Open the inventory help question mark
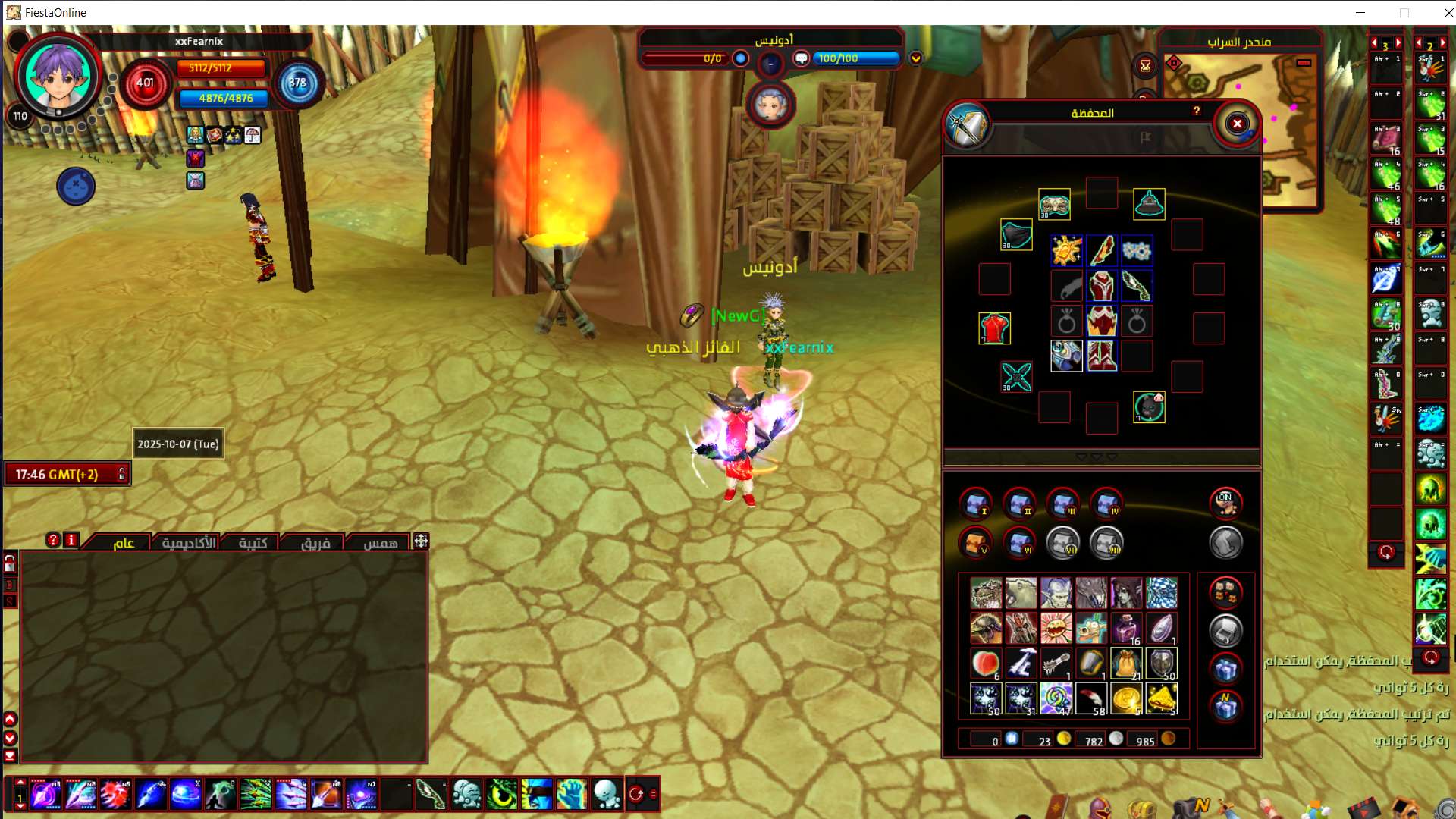The image size is (1456, 819). pyautogui.click(x=1197, y=111)
